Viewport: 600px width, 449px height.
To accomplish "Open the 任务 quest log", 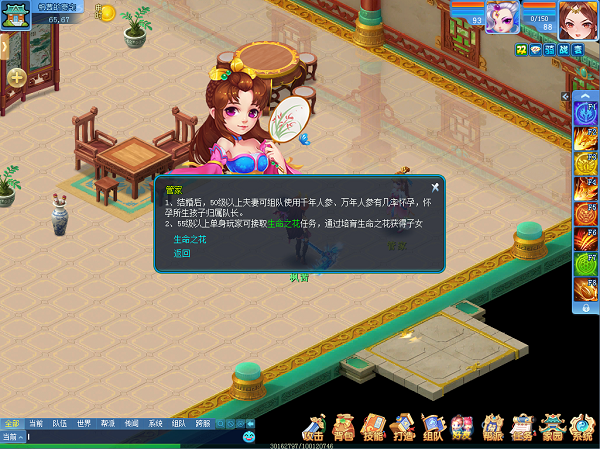I will coord(522,427).
